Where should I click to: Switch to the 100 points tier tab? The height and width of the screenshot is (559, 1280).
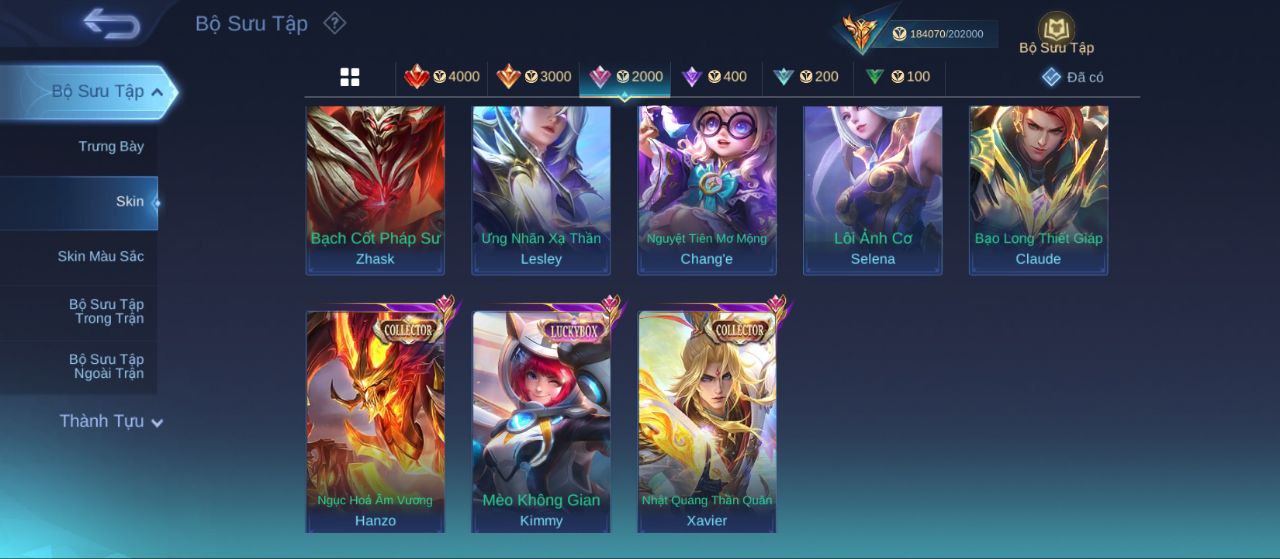tap(898, 77)
